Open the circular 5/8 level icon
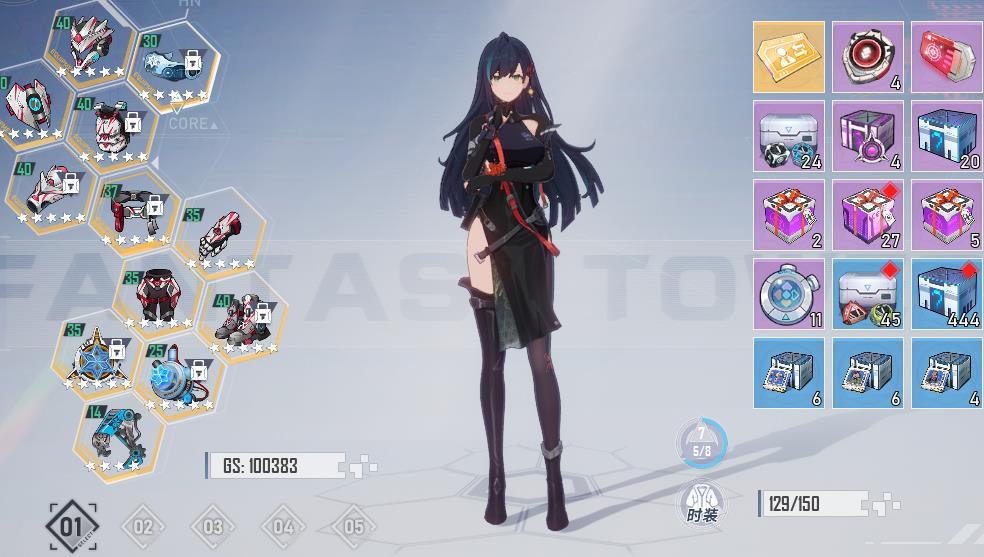The height and width of the screenshot is (557, 984). click(x=702, y=443)
